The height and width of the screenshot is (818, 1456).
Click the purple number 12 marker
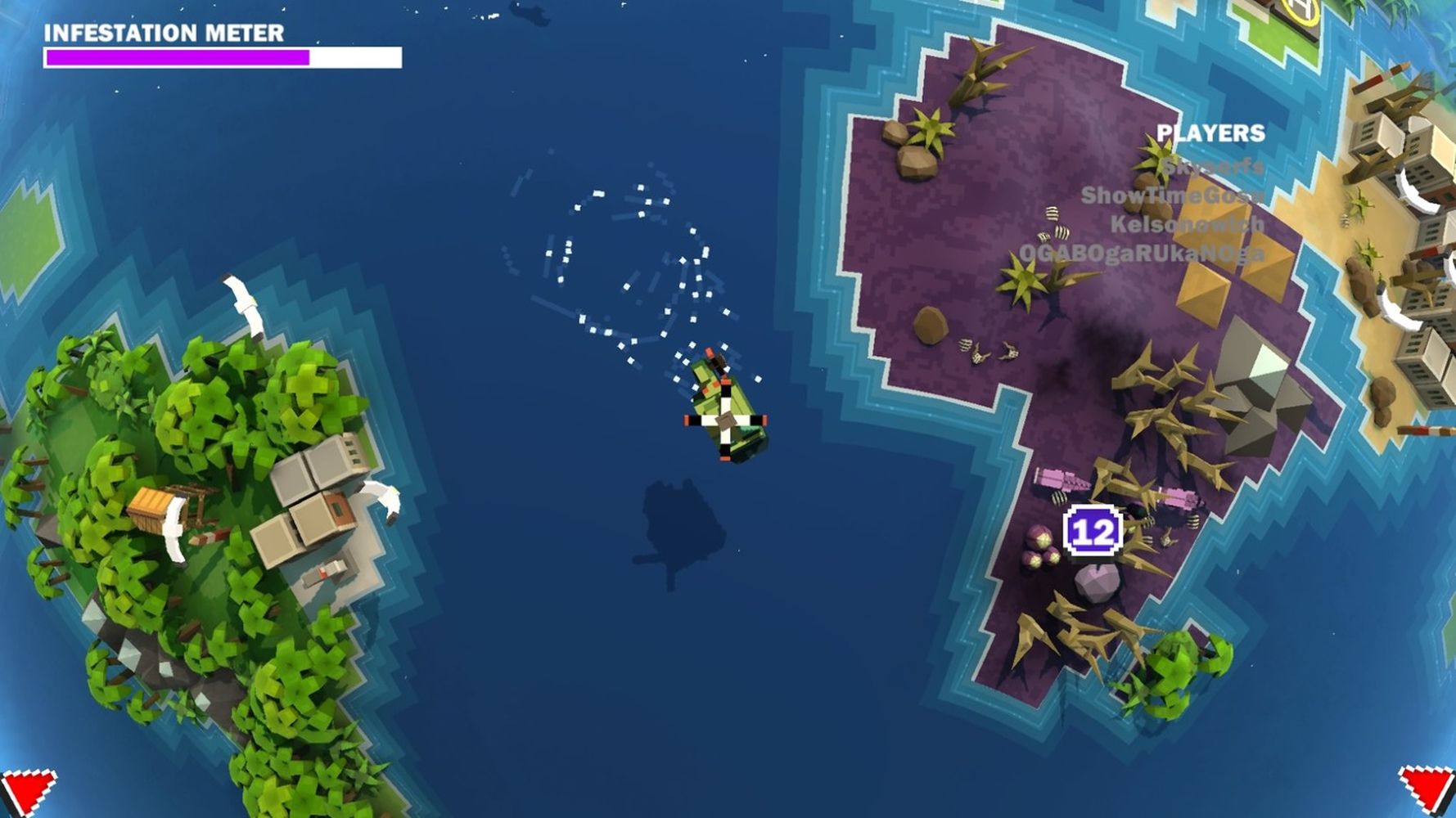click(x=1093, y=533)
